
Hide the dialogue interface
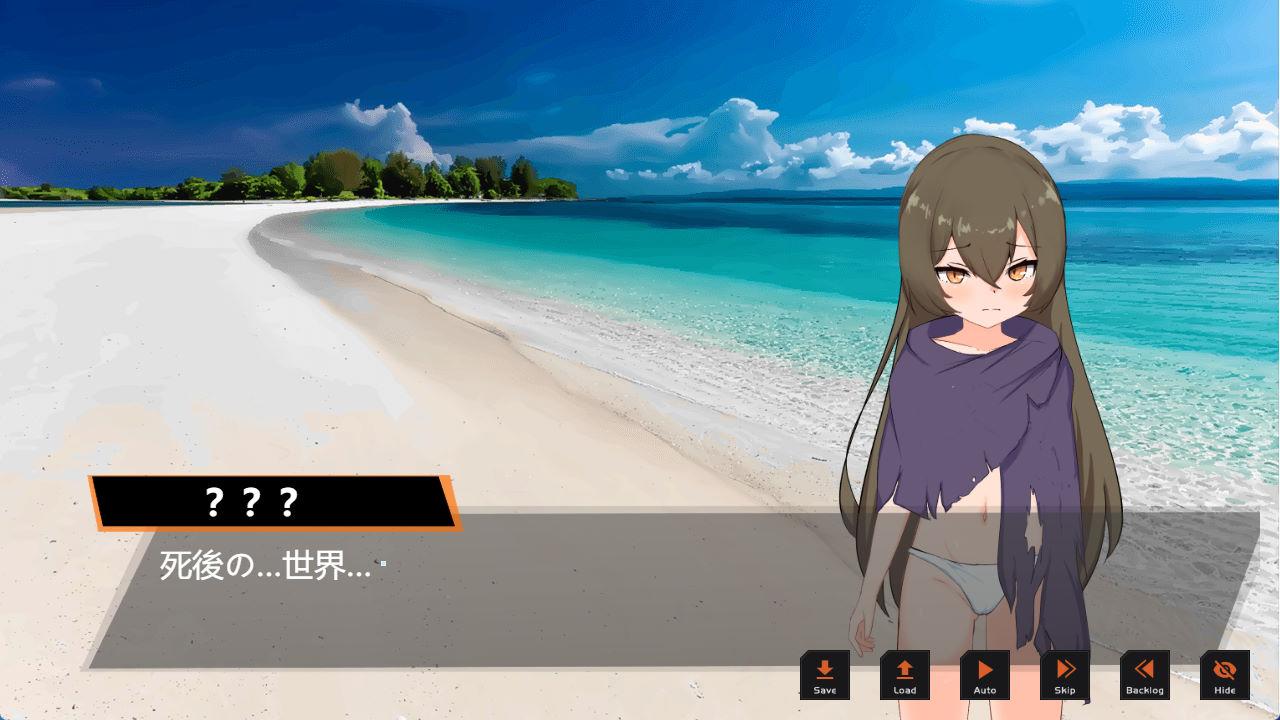pyautogui.click(x=1225, y=675)
